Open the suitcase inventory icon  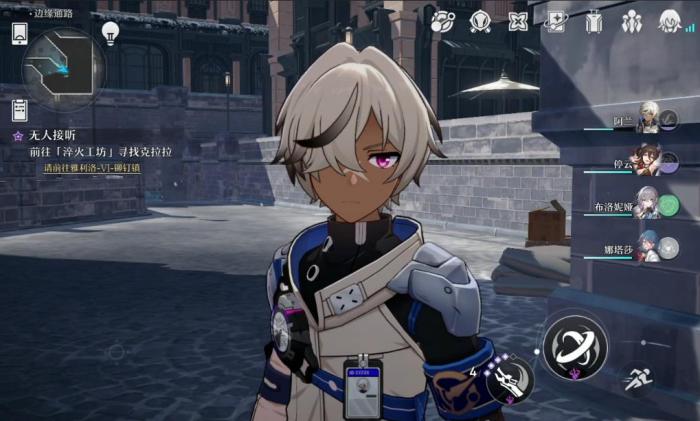[x=595, y=21]
